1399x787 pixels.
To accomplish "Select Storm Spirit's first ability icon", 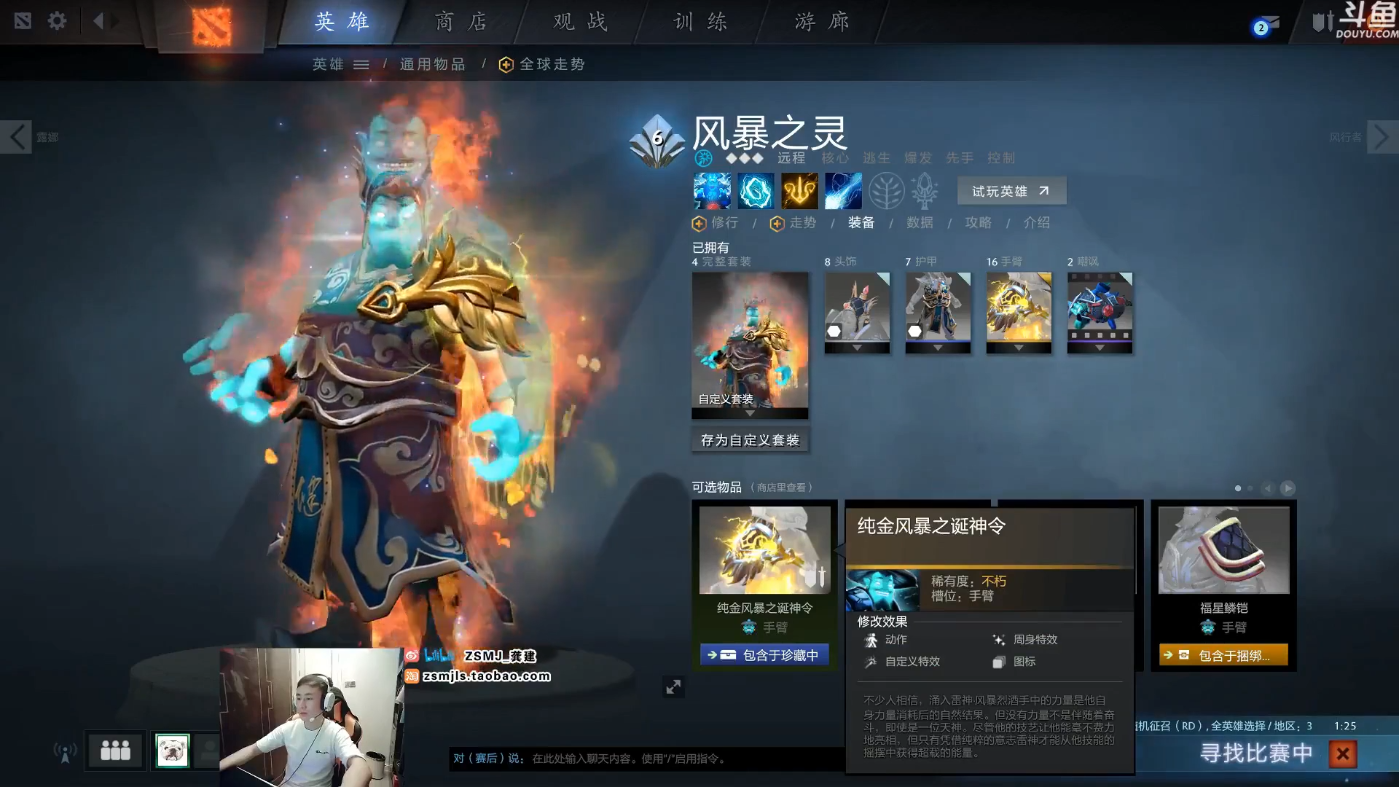I will point(712,190).
